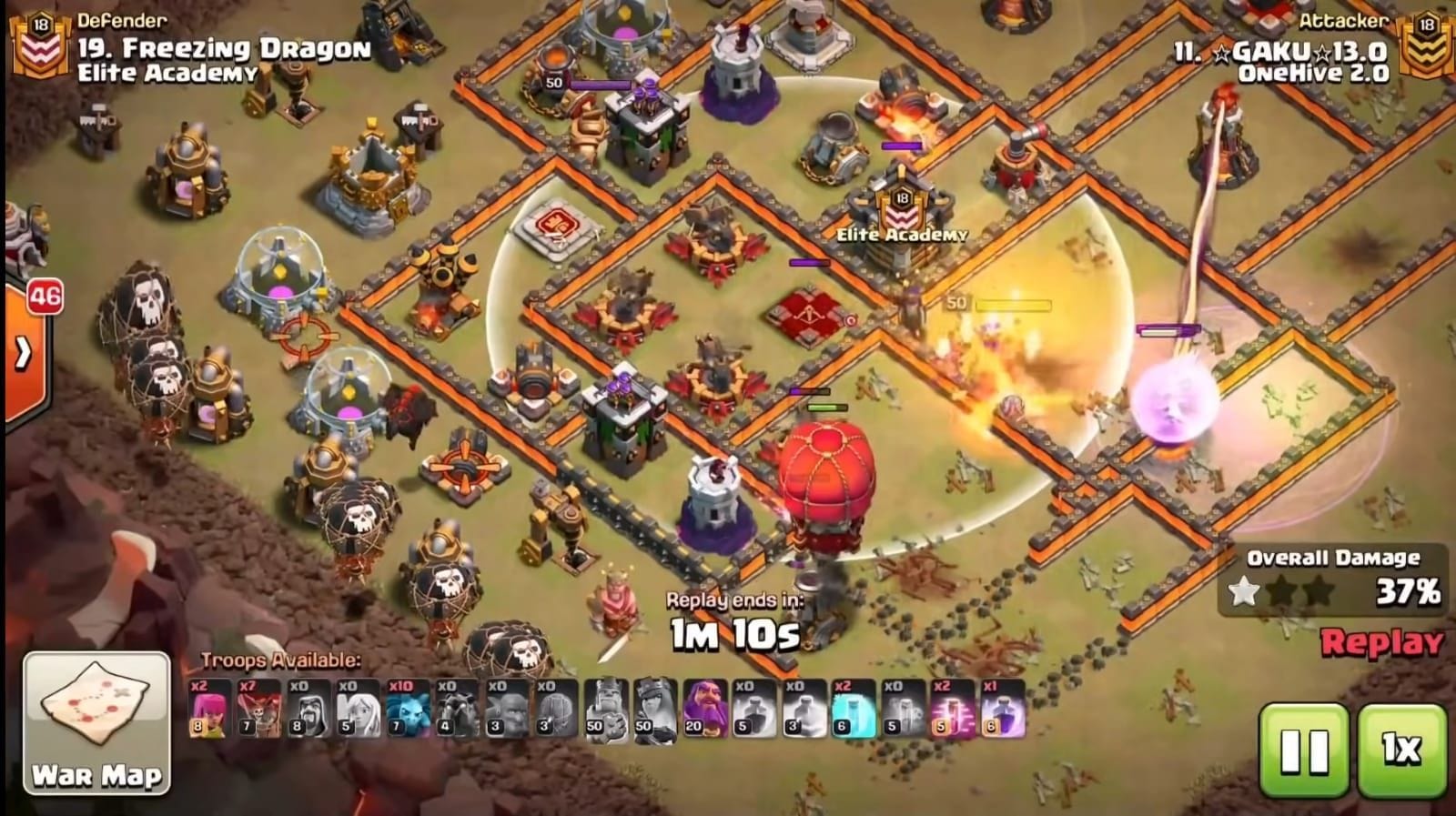Image resolution: width=1456 pixels, height=816 pixels.
Task: Open the War Map
Action: click(96, 721)
